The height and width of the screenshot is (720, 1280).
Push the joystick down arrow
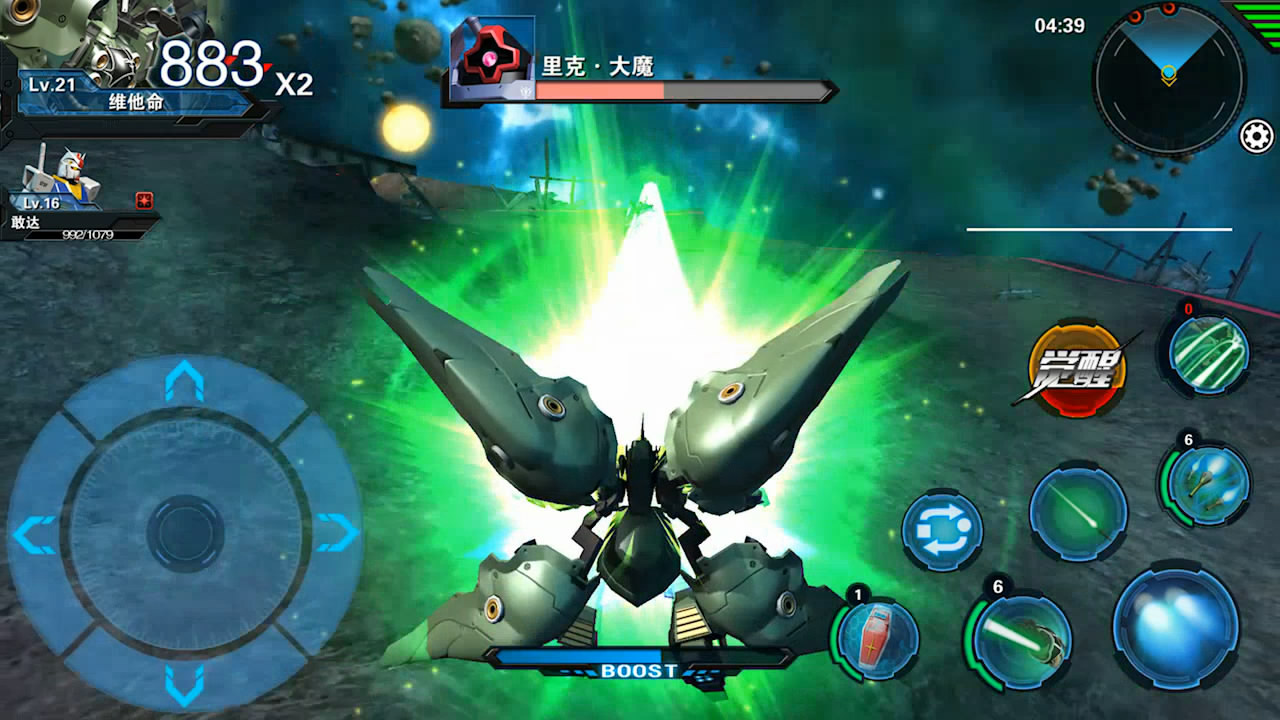(184, 685)
